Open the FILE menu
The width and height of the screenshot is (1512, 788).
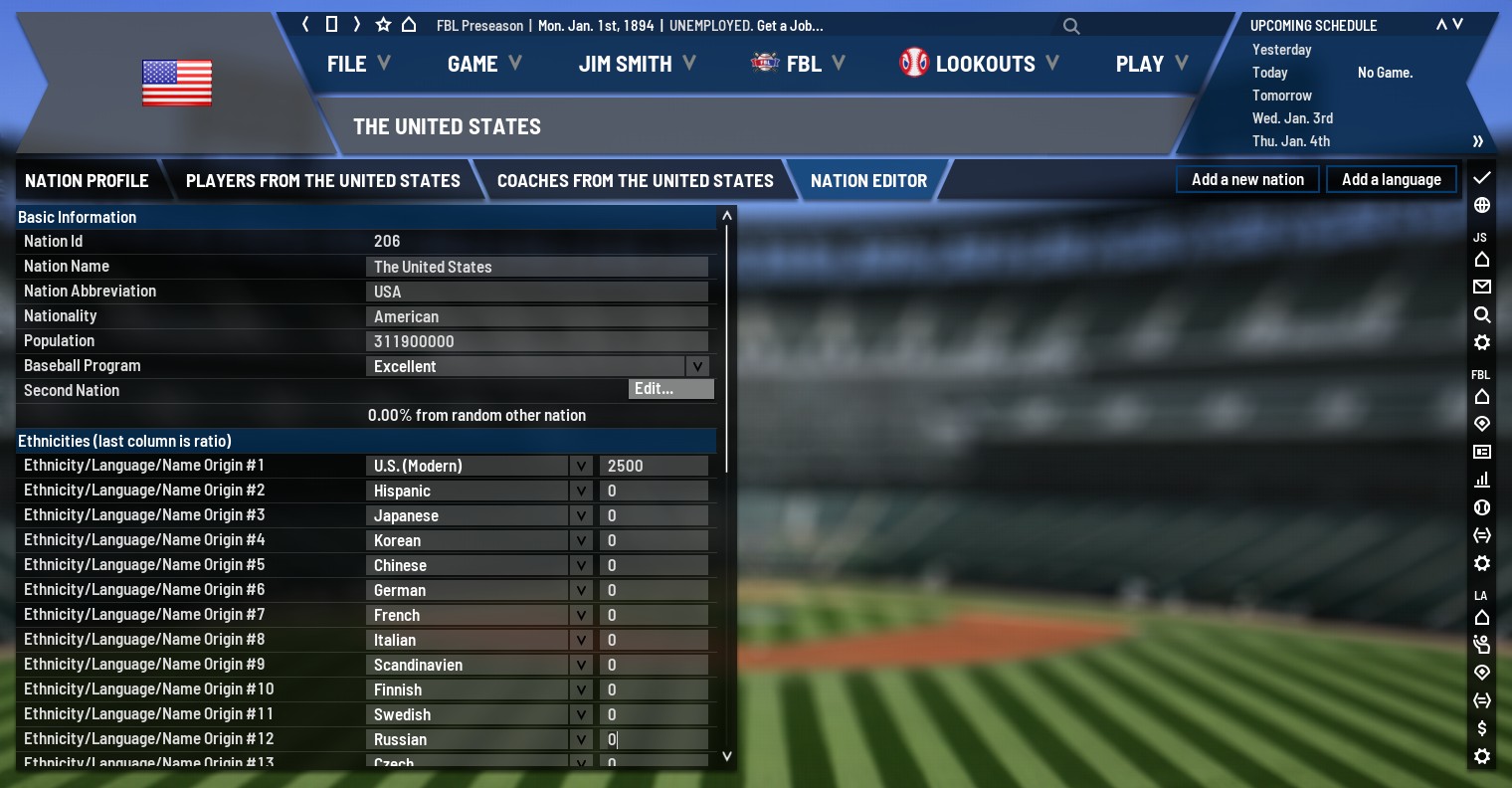357,64
